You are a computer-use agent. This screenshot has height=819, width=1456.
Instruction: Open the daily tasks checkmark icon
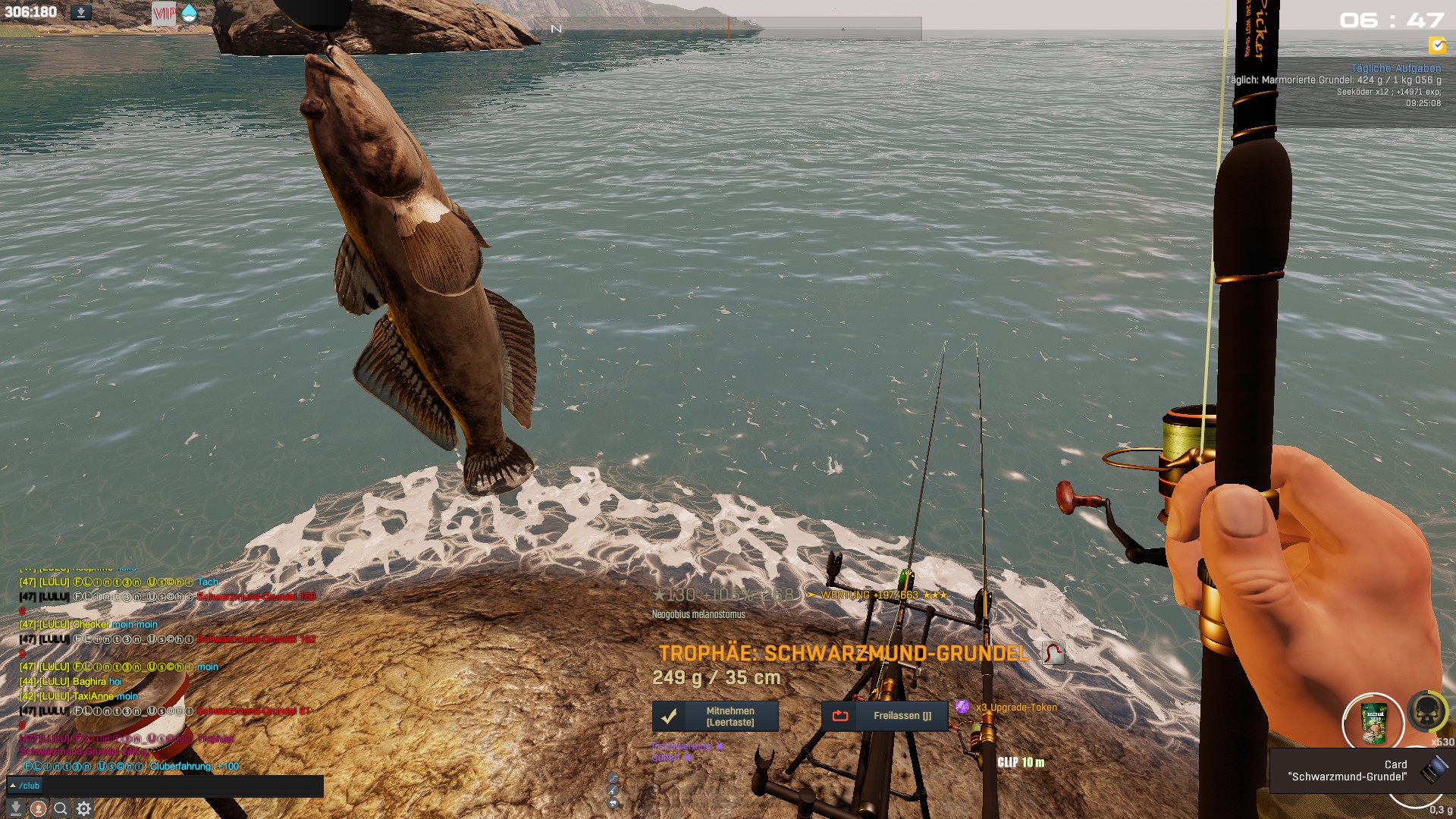pyautogui.click(x=1437, y=45)
